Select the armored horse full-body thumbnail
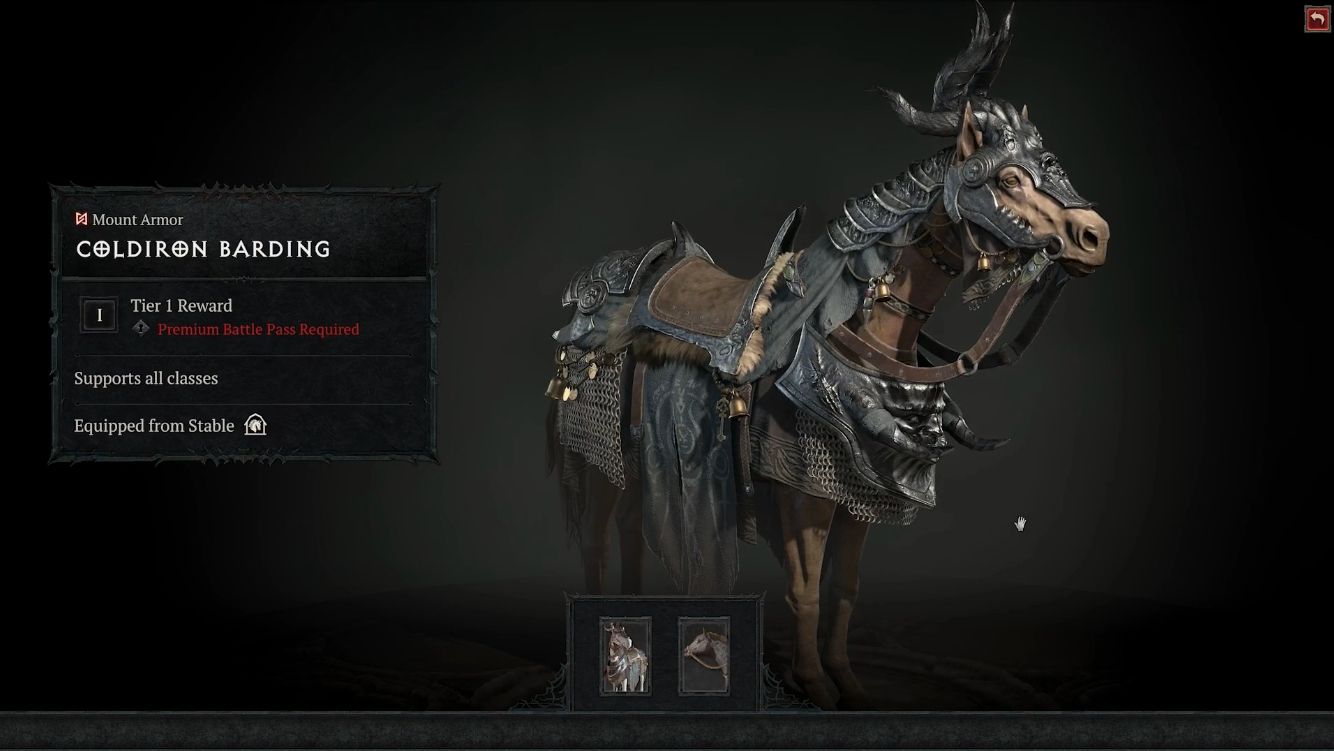The height and width of the screenshot is (751, 1334). pos(625,656)
